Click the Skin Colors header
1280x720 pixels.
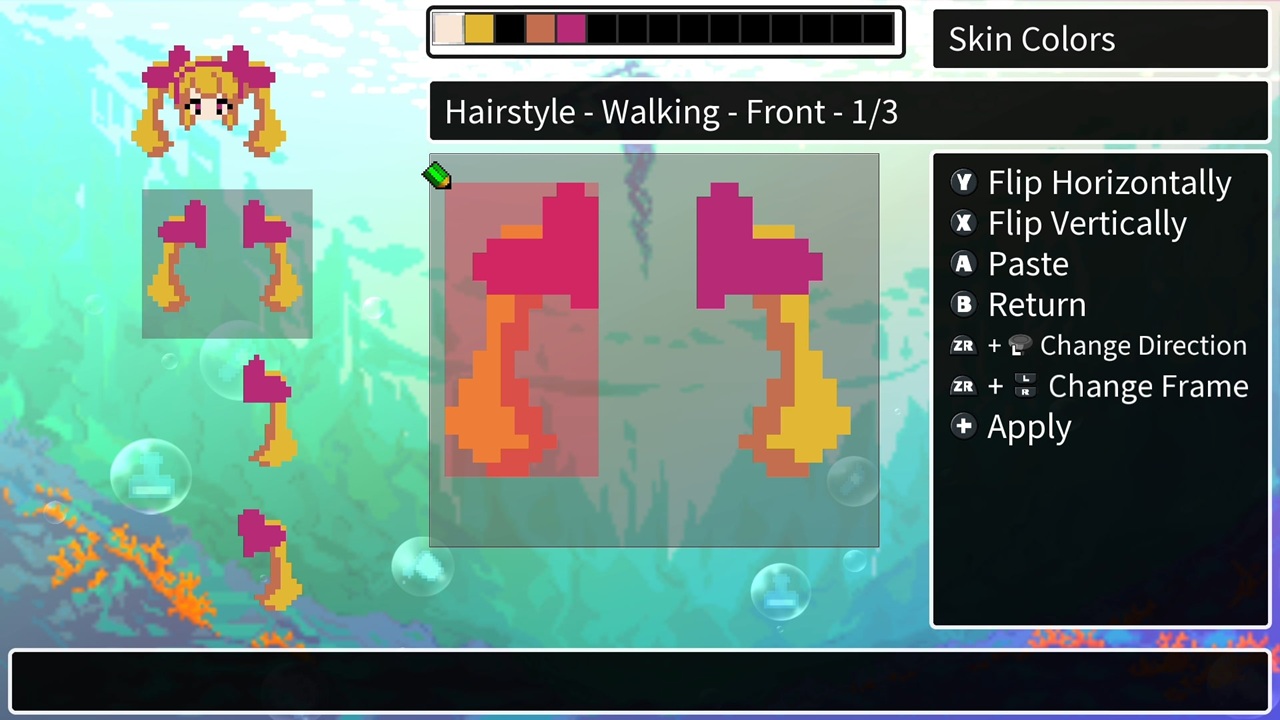1031,39
